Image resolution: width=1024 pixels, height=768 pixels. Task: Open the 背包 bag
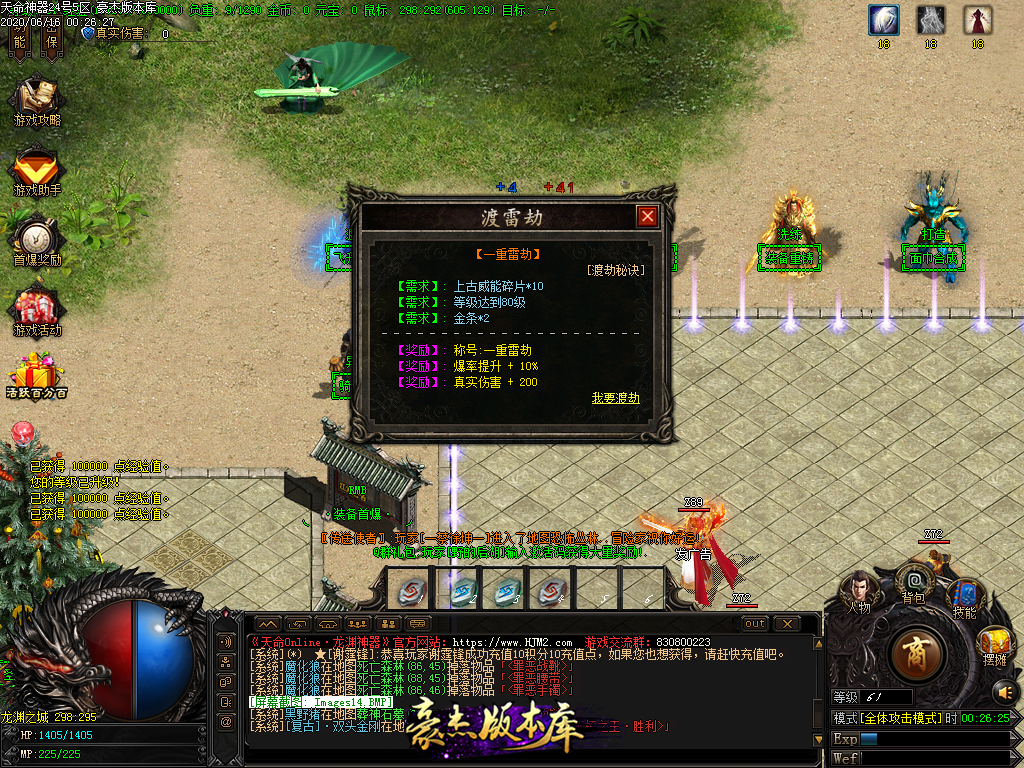pyautogui.click(x=913, y=581)
